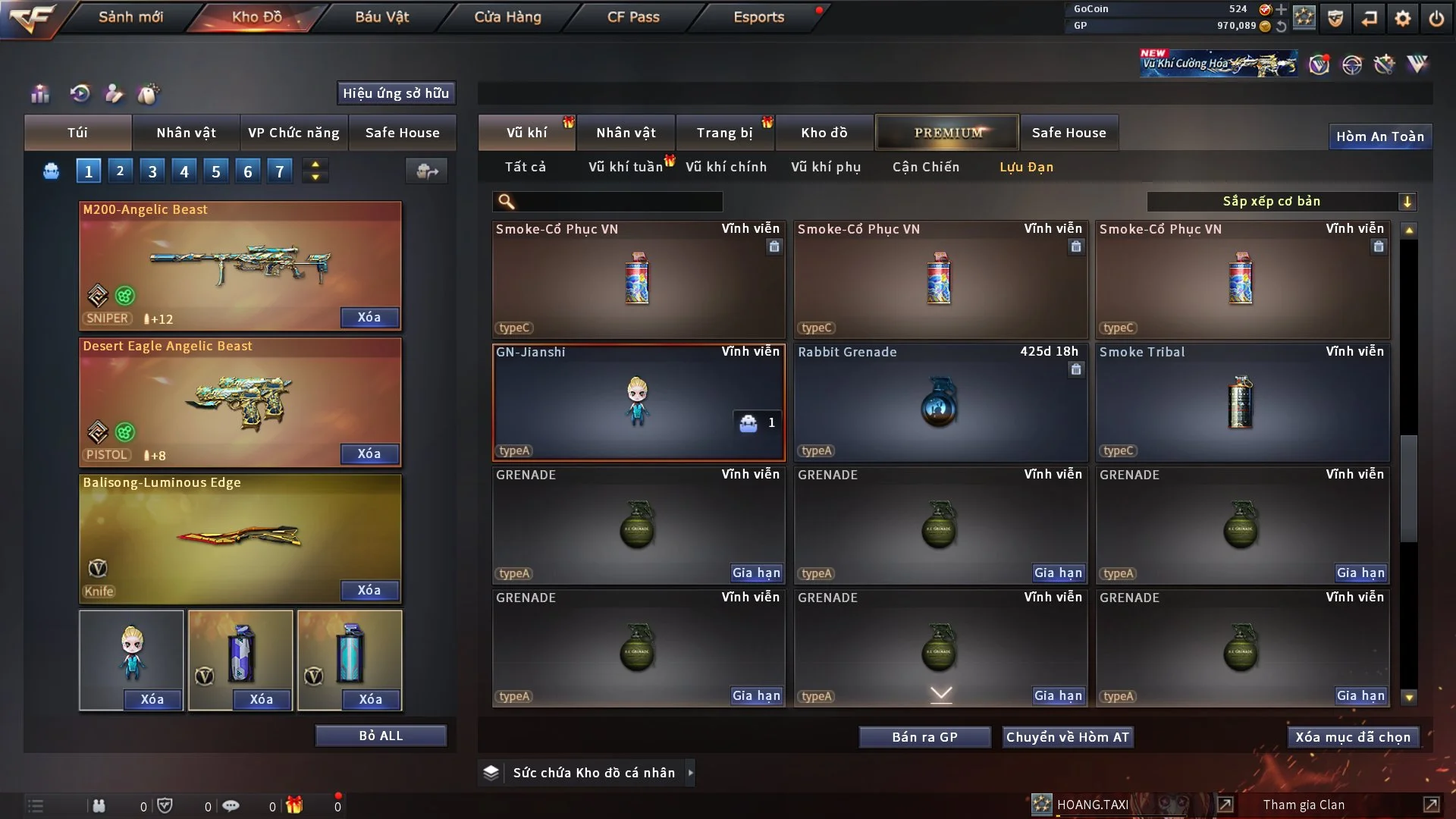Select the Rabbit Grenade item

[x=940, y=403]
